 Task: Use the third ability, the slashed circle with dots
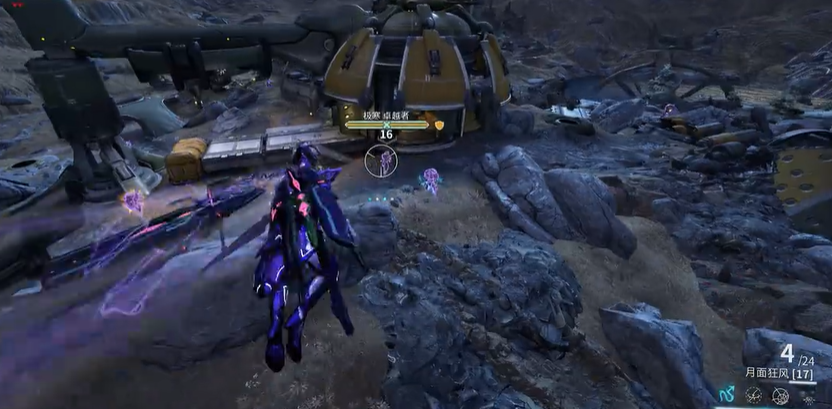click(780, 396)
